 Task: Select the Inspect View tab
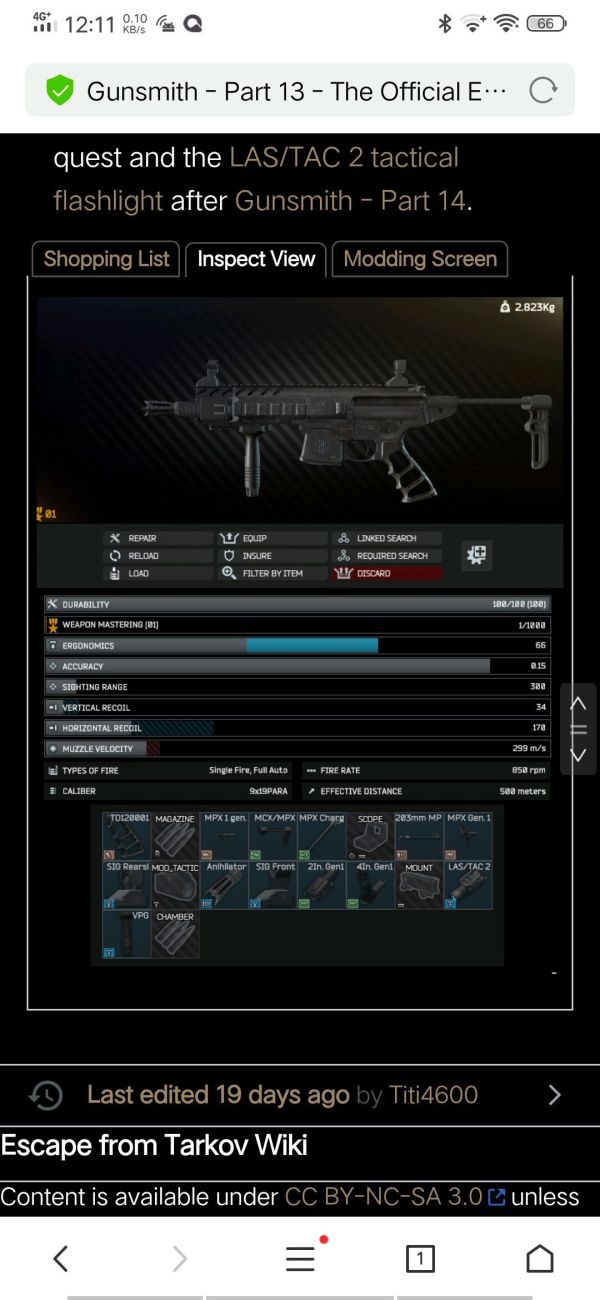(x=256, y=259)
